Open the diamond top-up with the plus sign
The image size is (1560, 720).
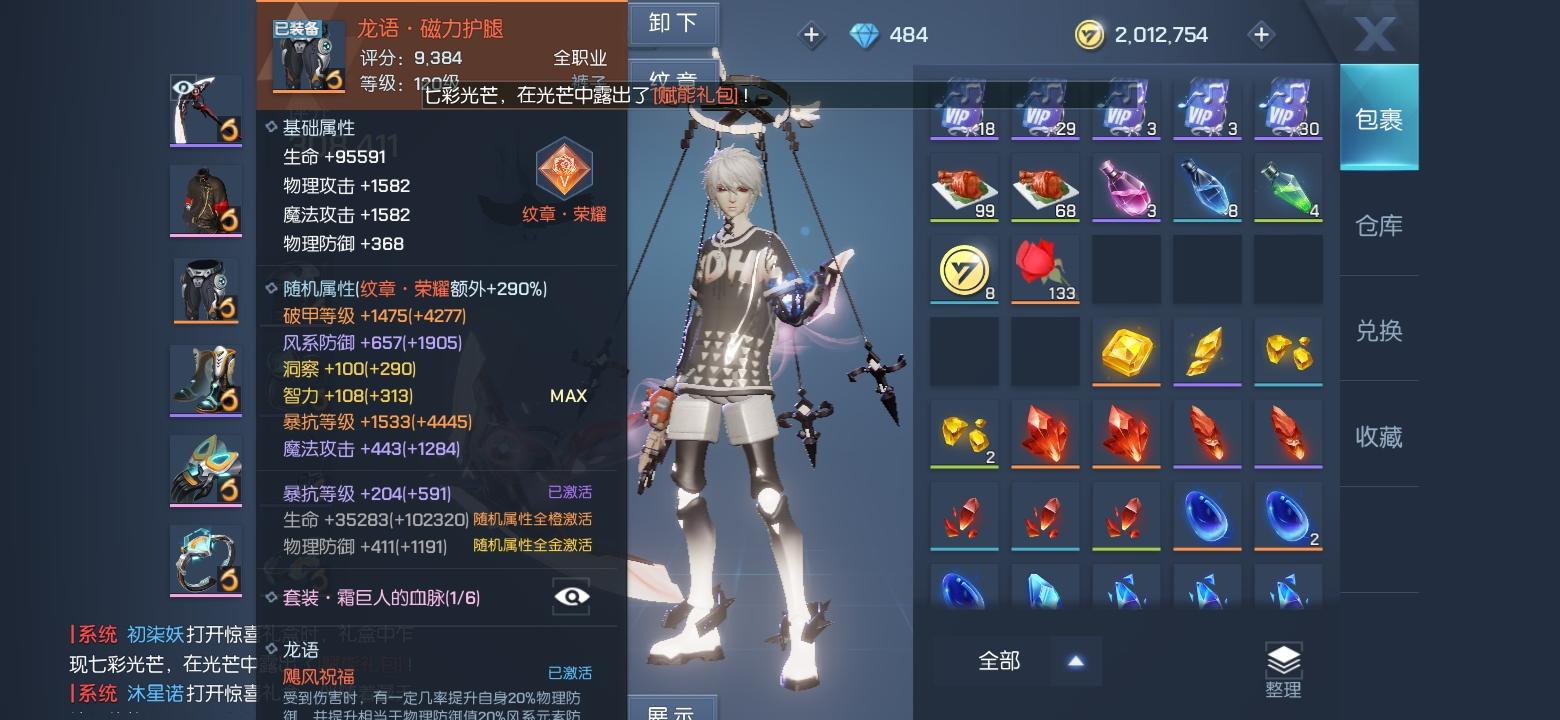point(812,34)
